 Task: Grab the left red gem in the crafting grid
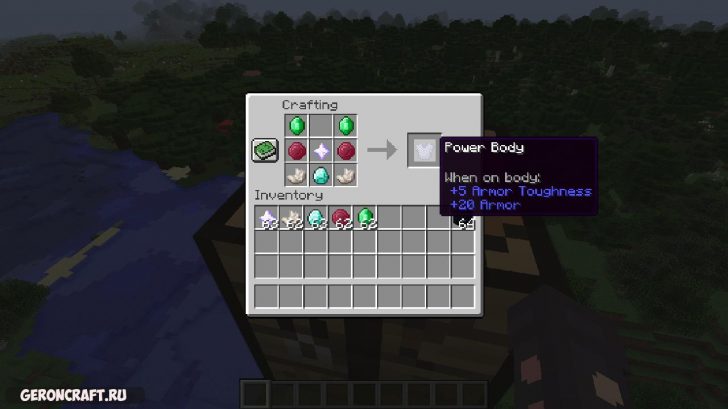tap(297, 150)
